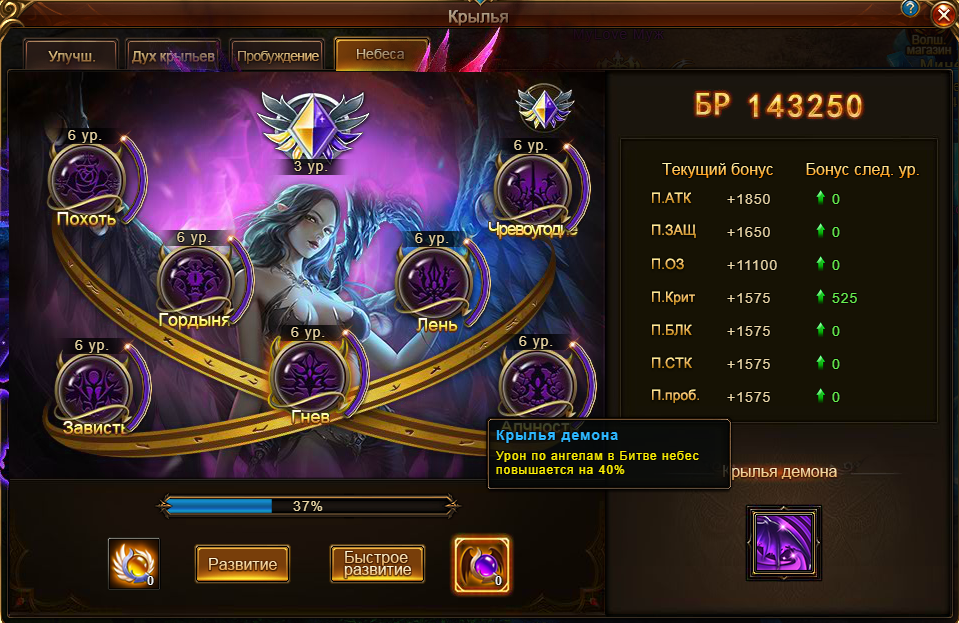Open the help question mark

910,9
